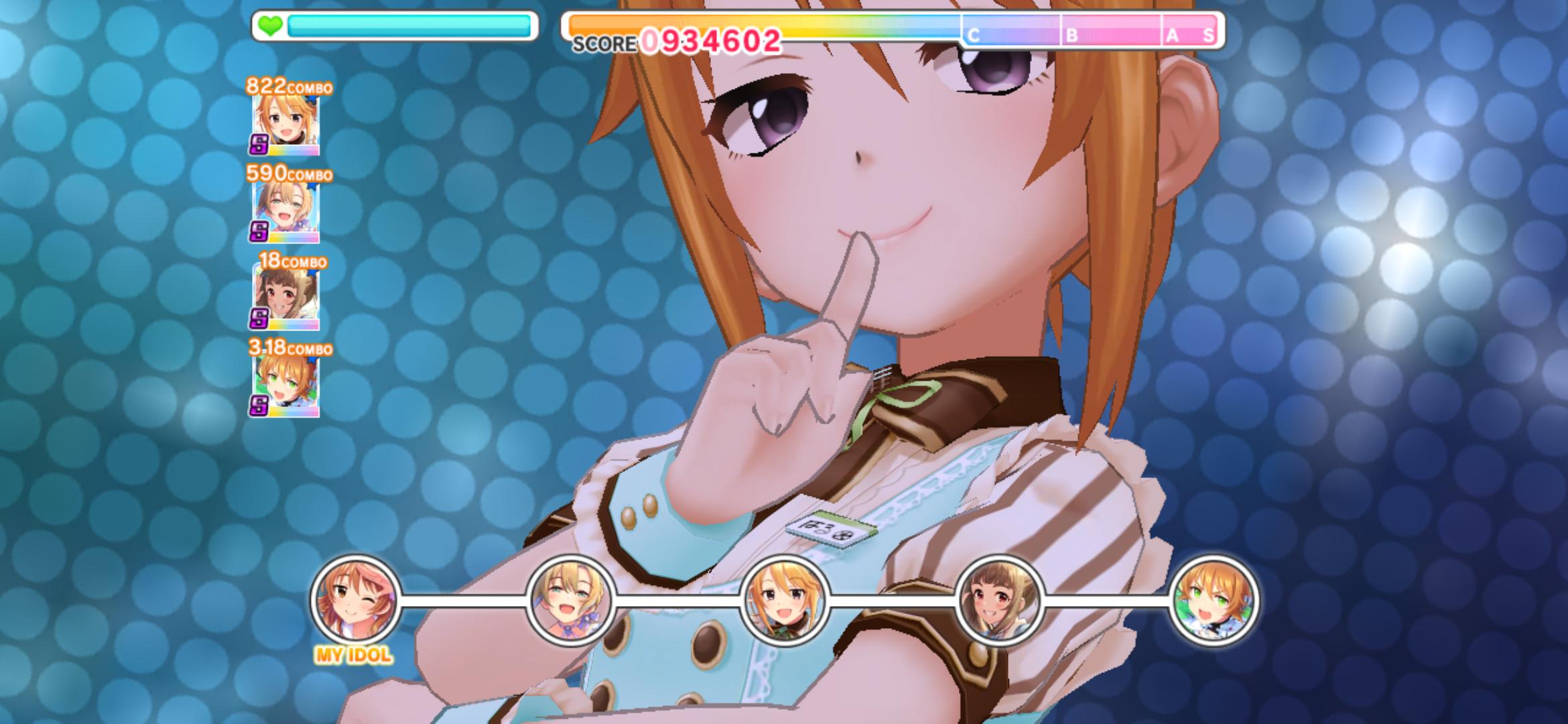
Task: Select the 318 combo player card
Action: [285, 385]
